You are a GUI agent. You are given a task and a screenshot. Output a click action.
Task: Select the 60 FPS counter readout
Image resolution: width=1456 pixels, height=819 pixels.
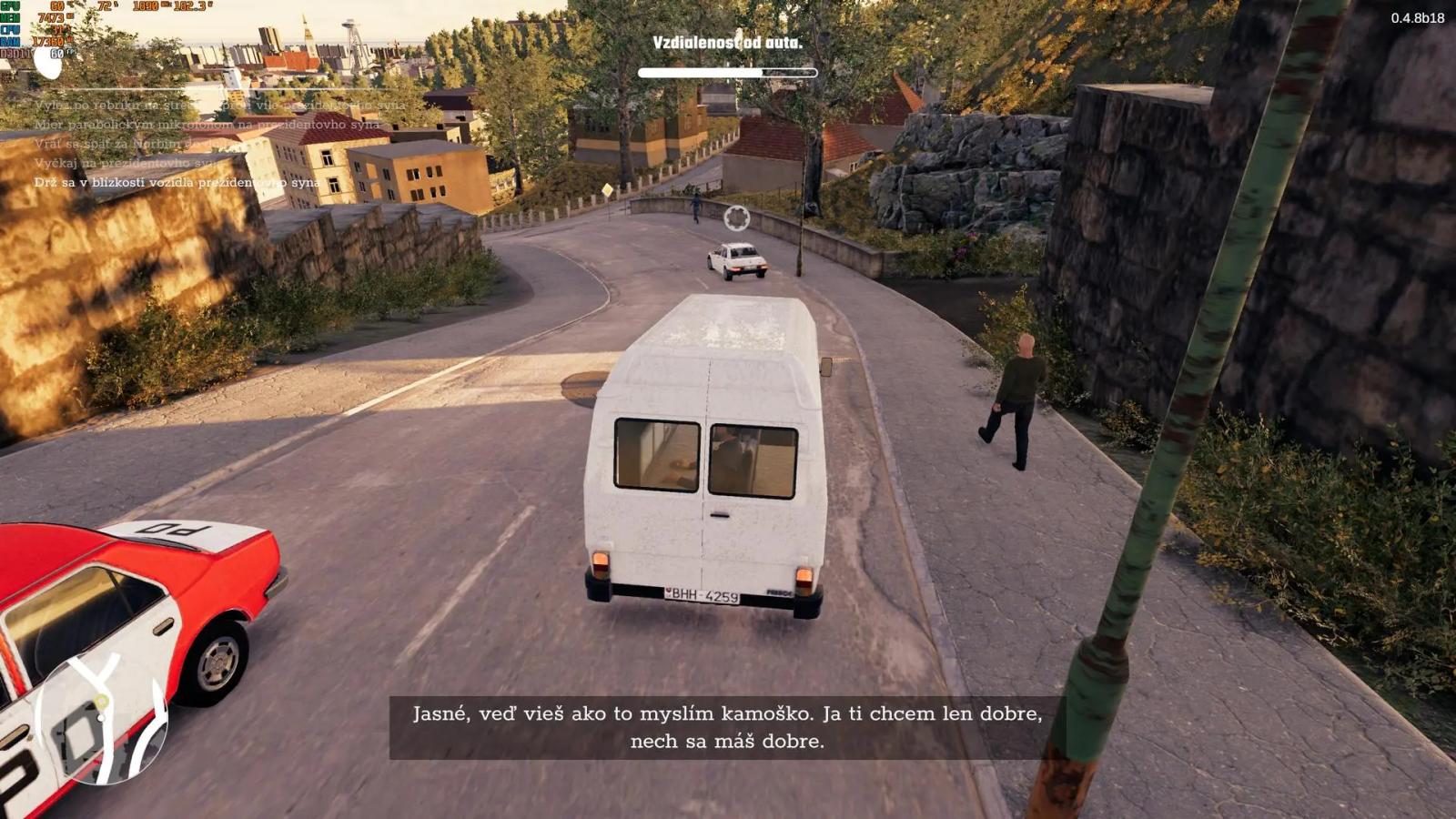[59, 53]
